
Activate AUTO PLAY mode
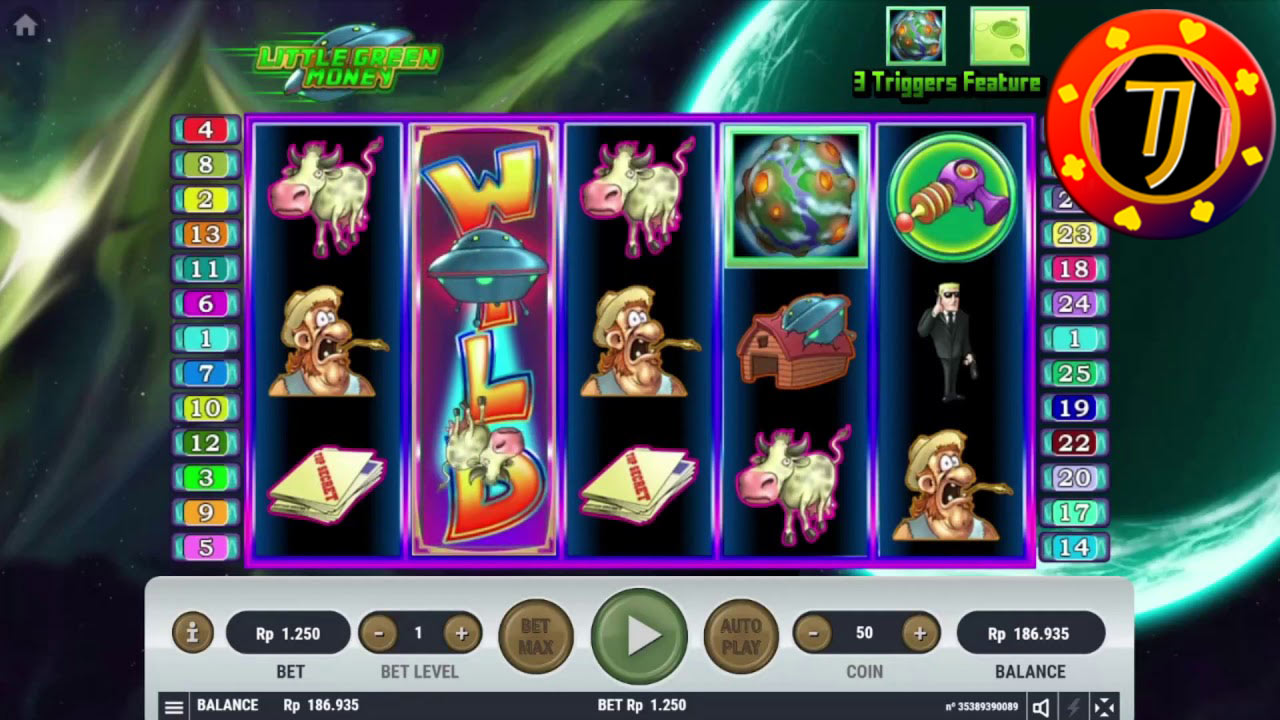click(x=740, y=632)
